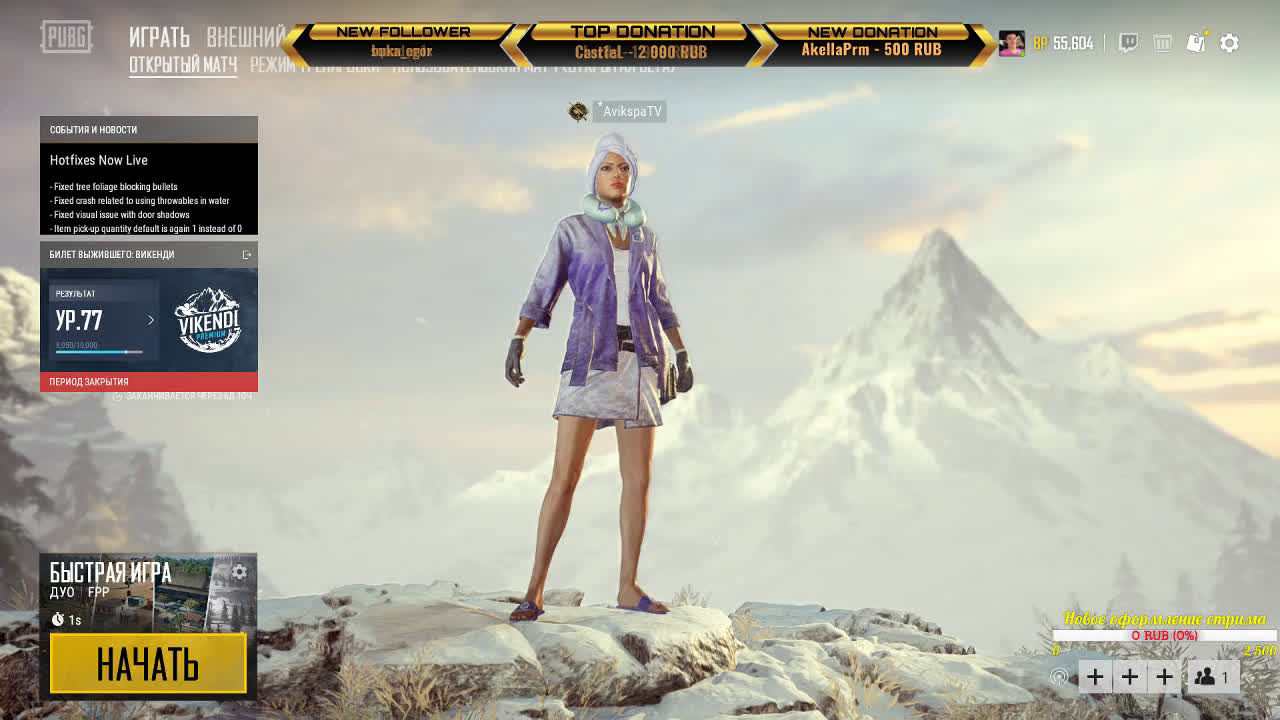Click the PUBG logo
Screen dimensions: 1280x720
coord(66,38)
